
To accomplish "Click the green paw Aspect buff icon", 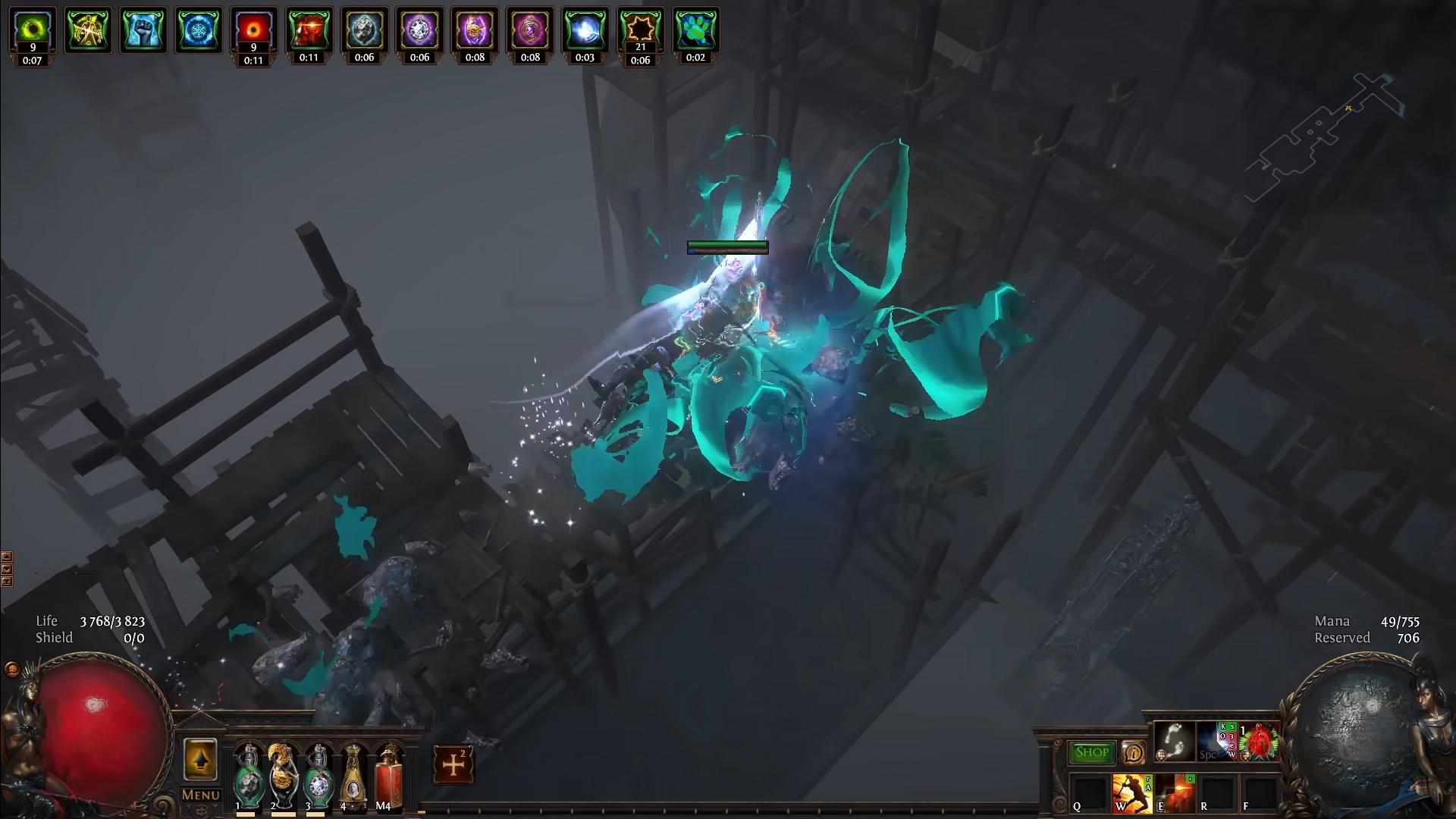I will click(x=695, y=29).
